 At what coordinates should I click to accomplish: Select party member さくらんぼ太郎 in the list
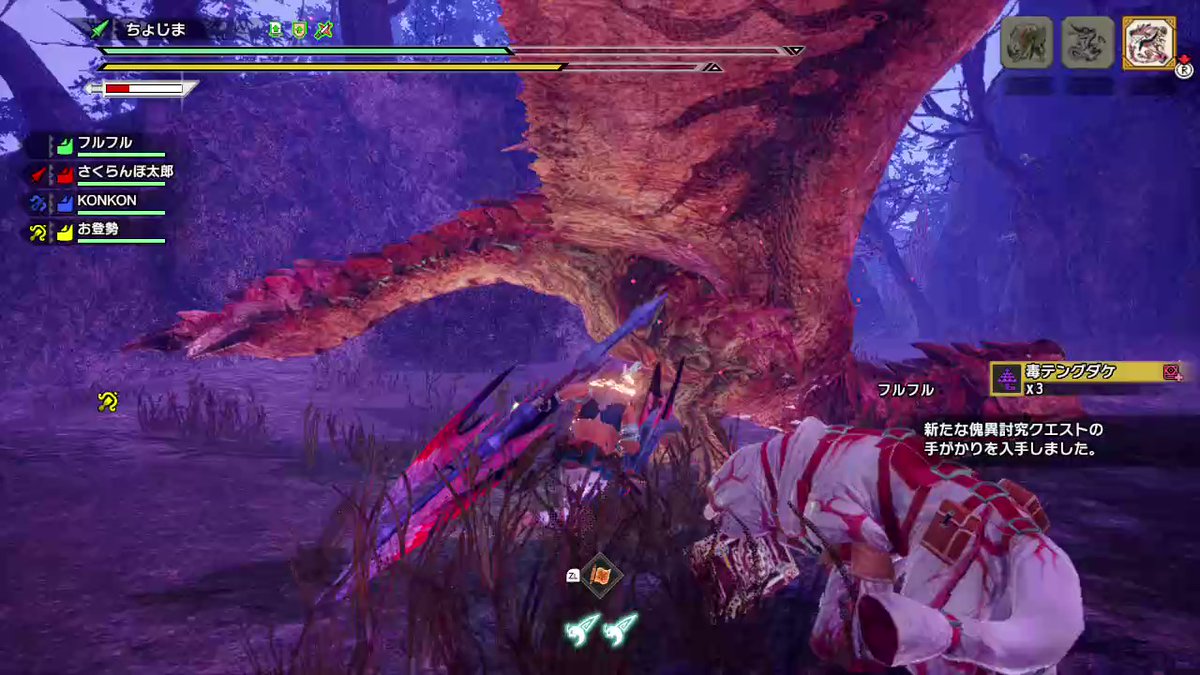125,171
